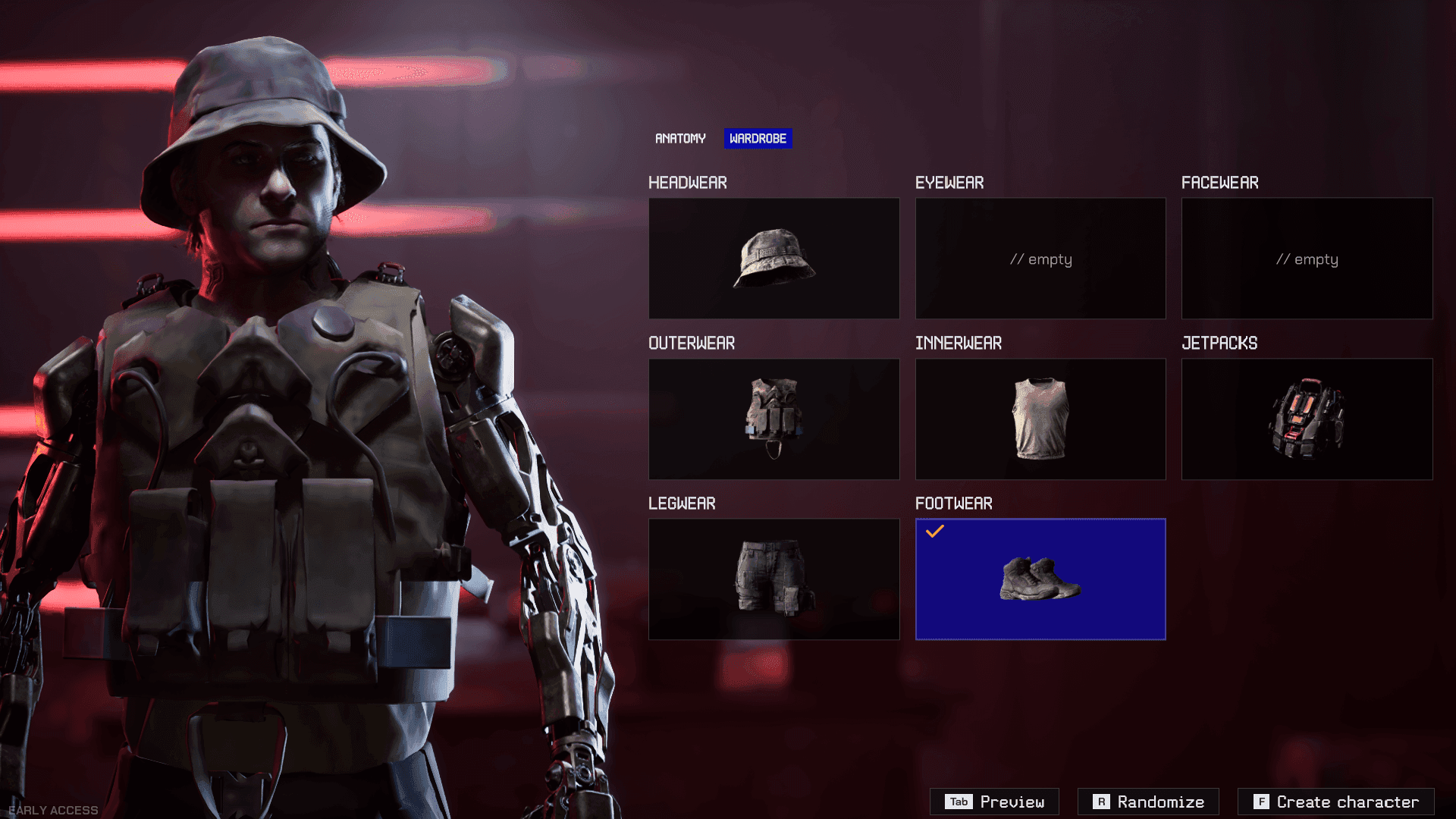This screenshot has width=1456, height=819.
Task: Select the Wardrobe tab
Action: coord(758,139)
